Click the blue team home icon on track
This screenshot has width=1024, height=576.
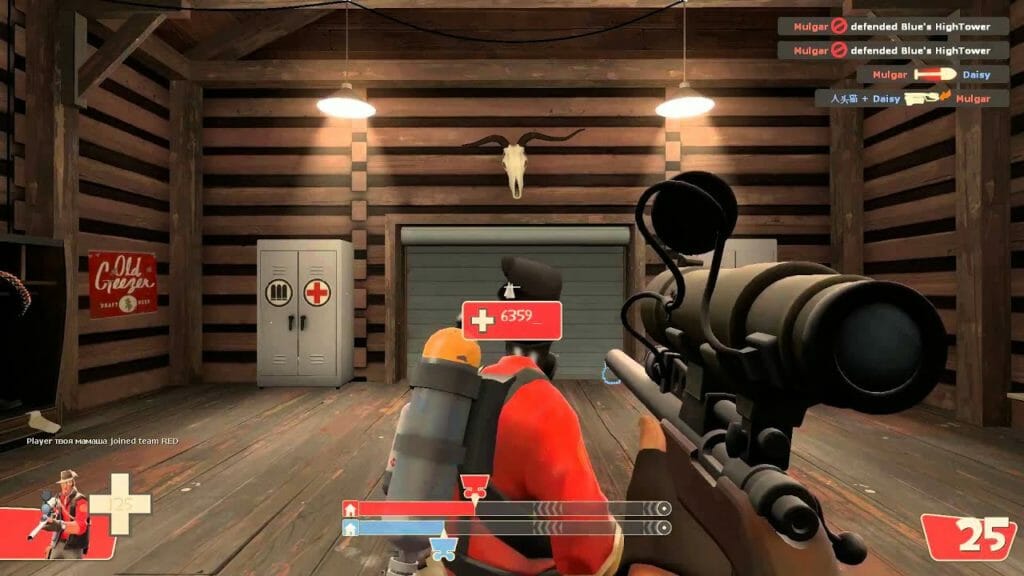350,528
